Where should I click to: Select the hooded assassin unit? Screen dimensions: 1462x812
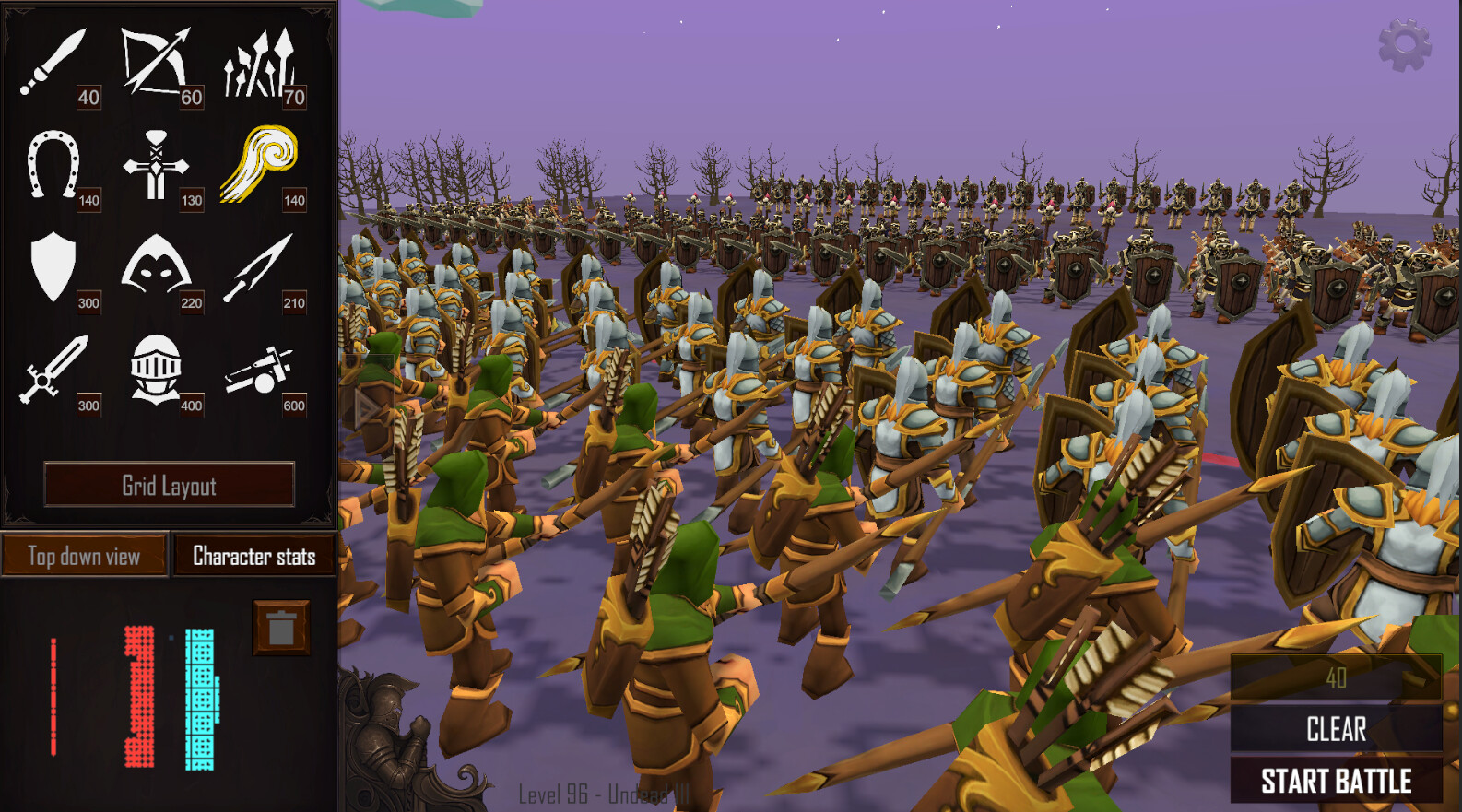pos(157,267)
